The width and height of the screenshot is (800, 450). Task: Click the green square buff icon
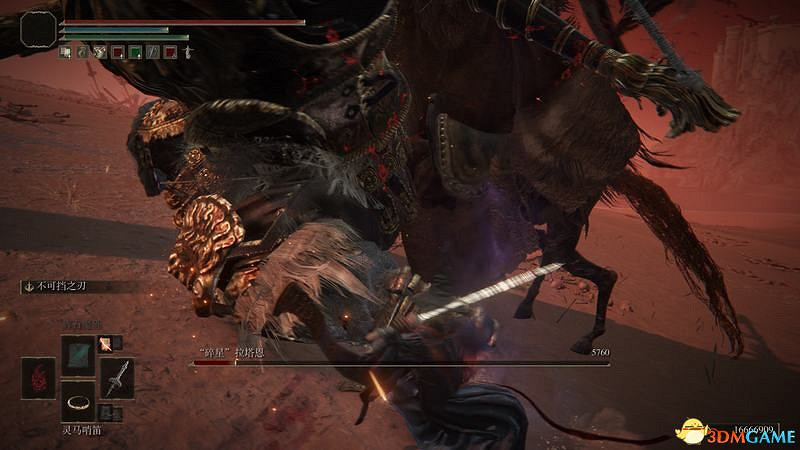(135, 51)
